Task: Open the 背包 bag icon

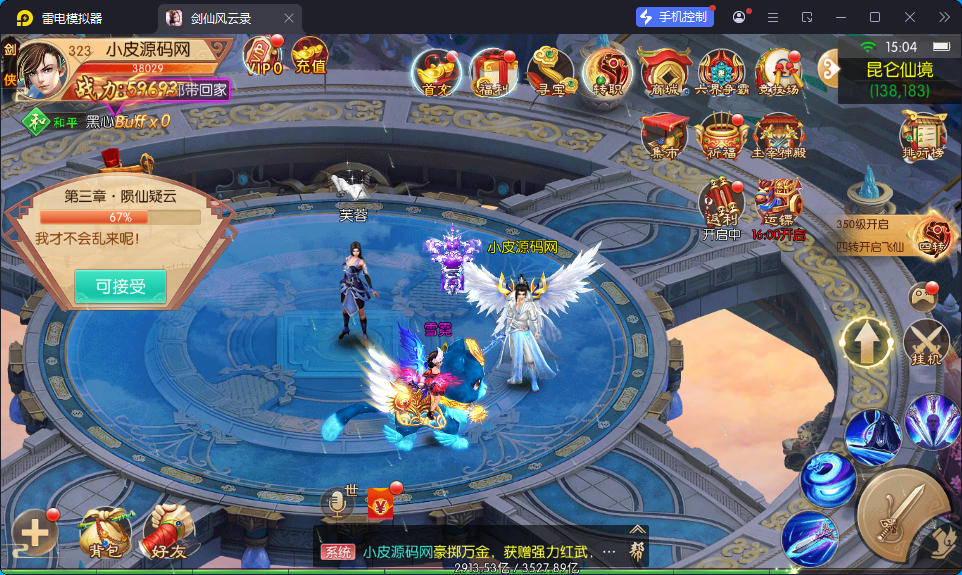Action: coord(105,531)
